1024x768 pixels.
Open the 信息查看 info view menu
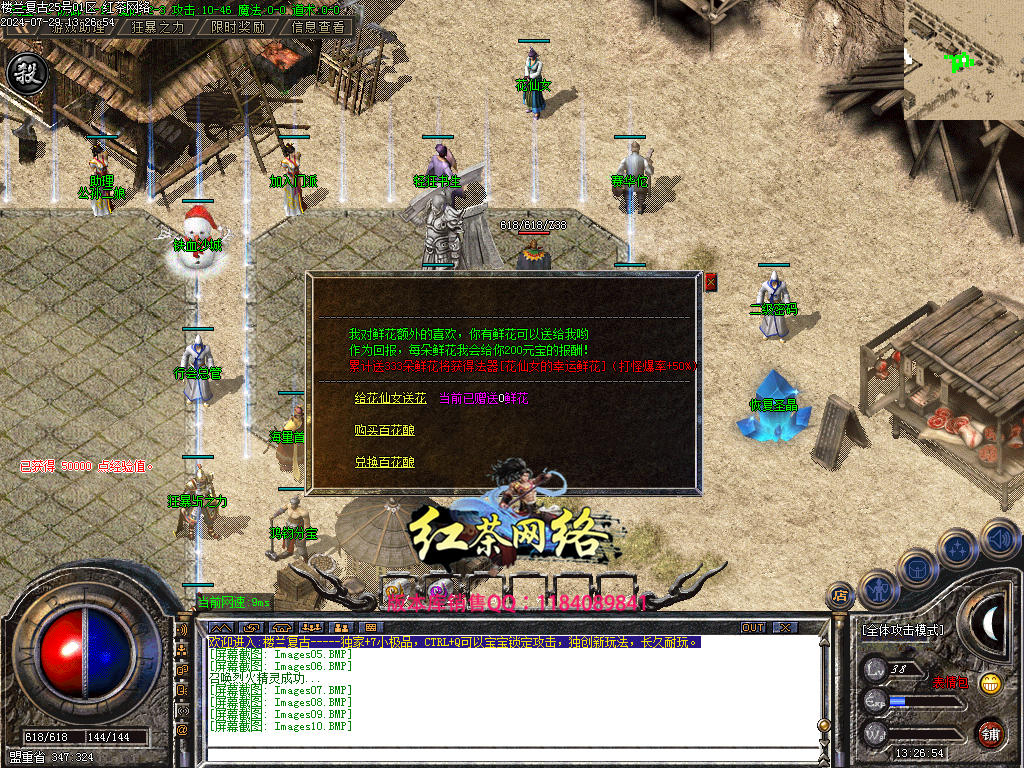pyautogui.click(x=317, y=27)
